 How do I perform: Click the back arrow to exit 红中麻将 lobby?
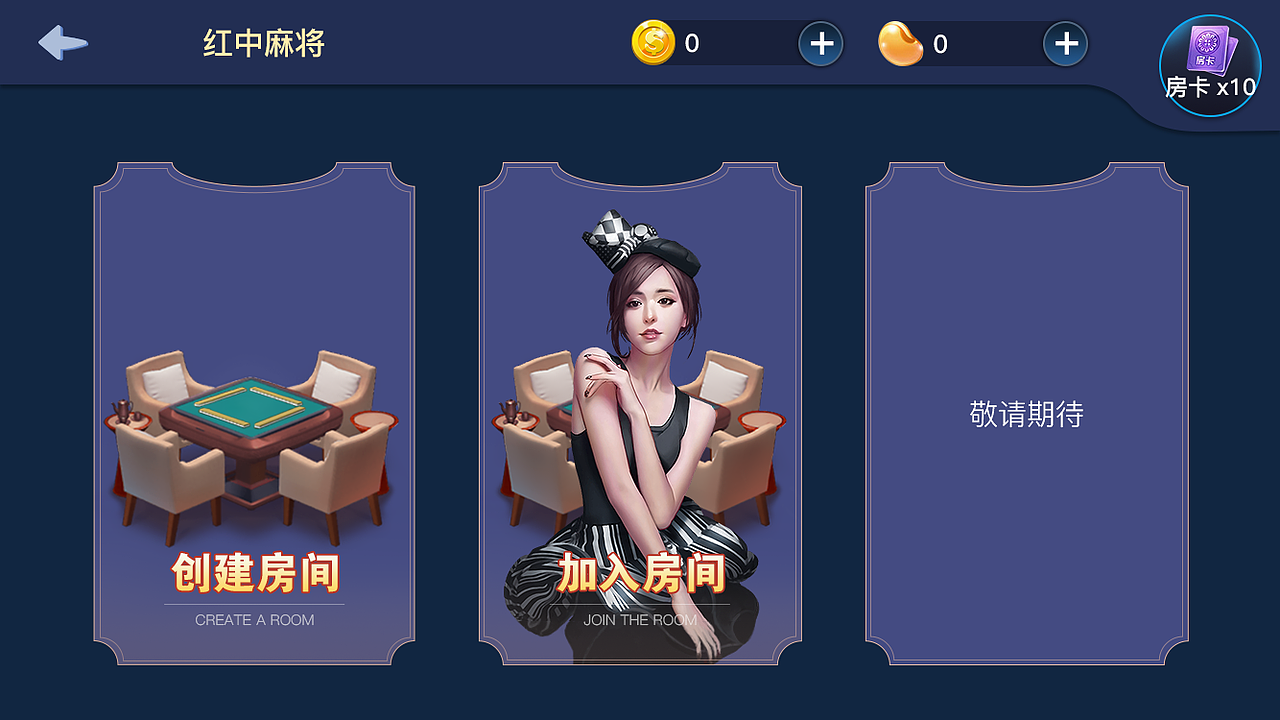tap(62, 43)
